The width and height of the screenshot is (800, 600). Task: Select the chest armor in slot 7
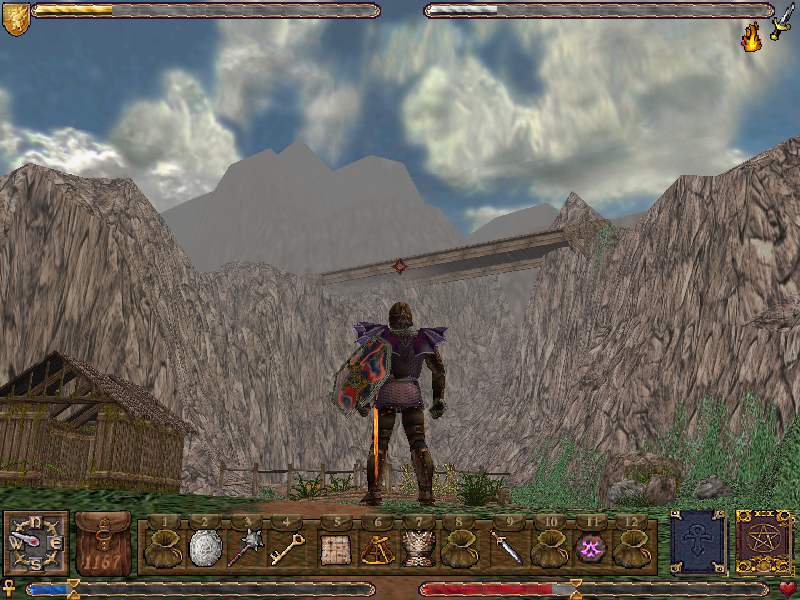pyautogui.click(x=418, y=548)
